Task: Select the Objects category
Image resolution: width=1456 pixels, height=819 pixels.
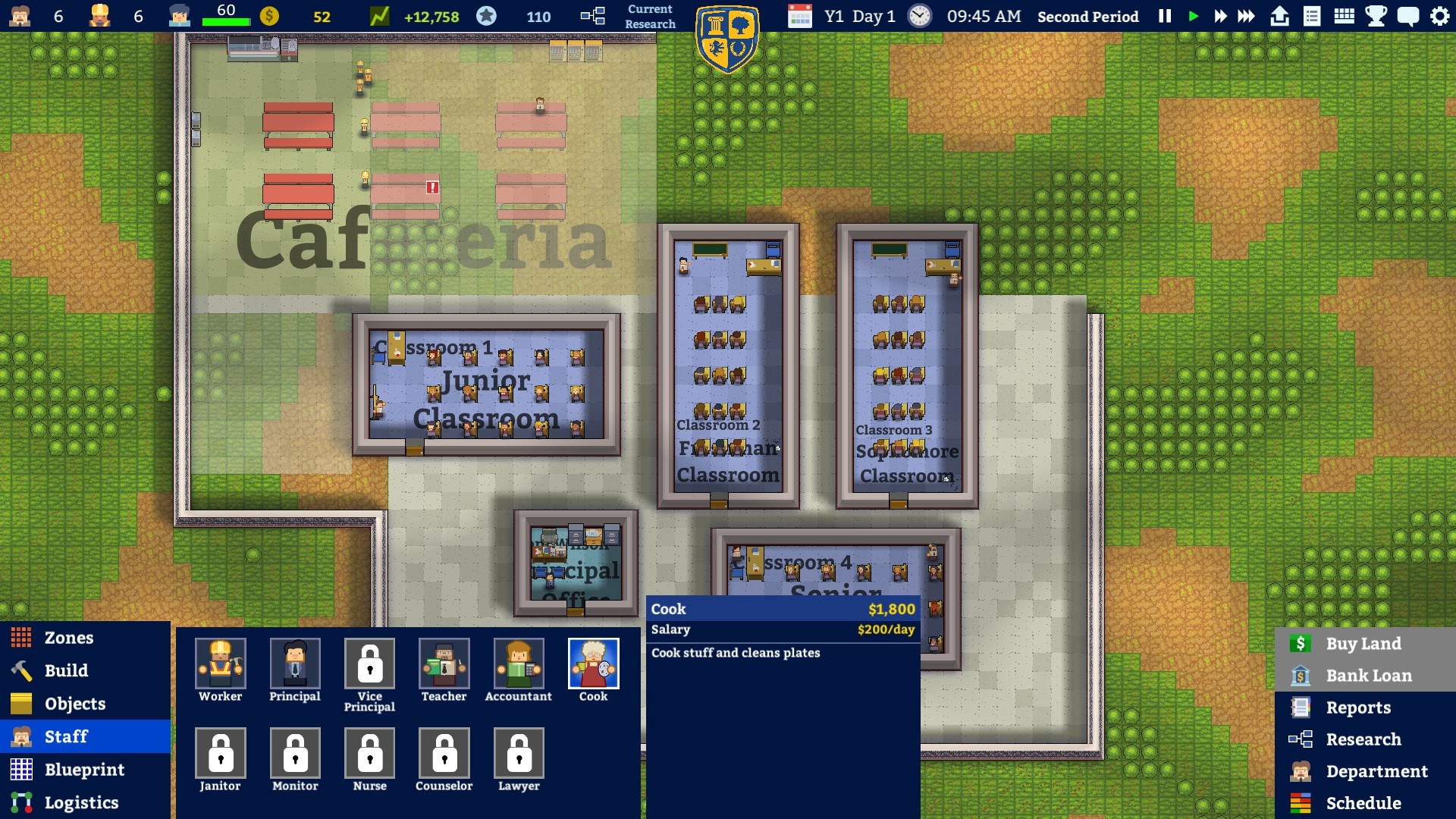Action: coord(74,704)
